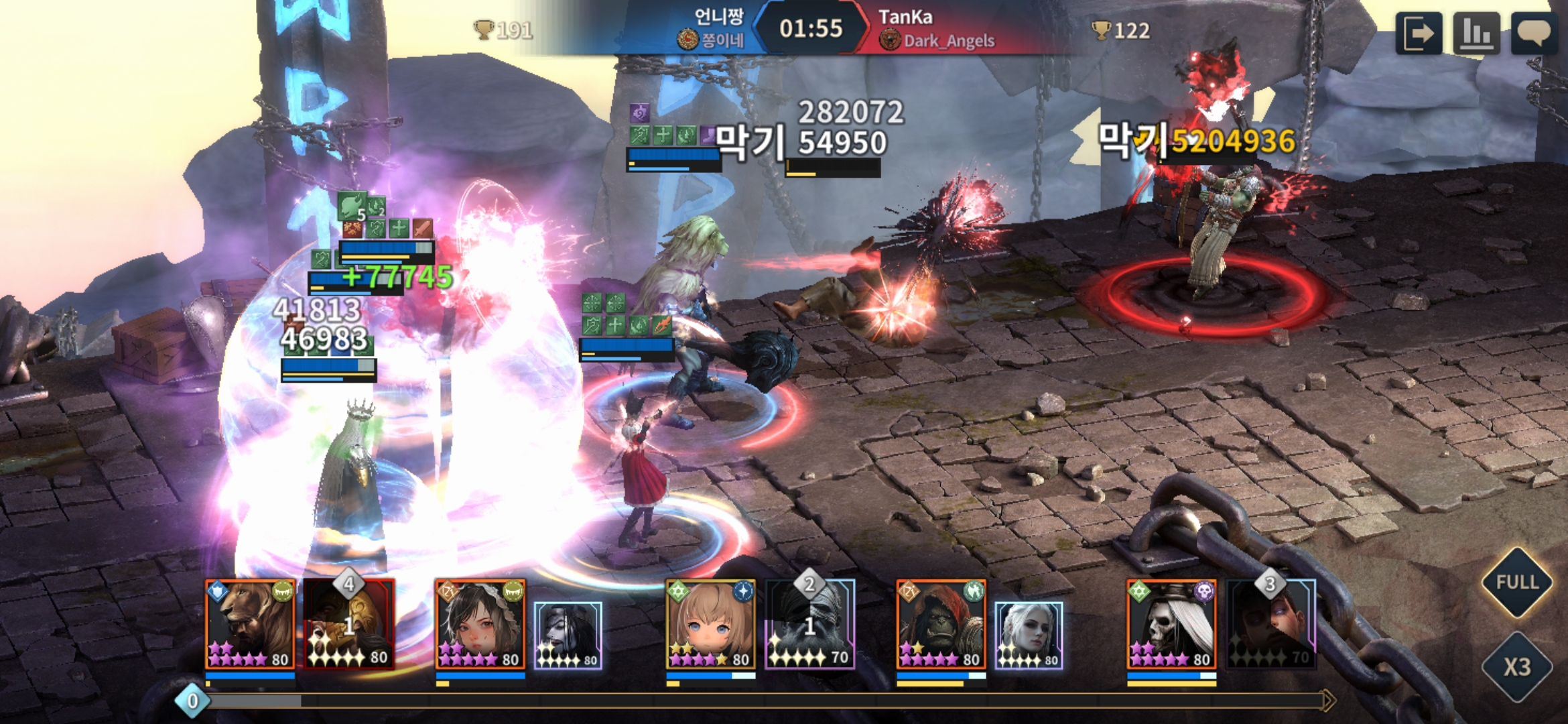1568x724 pixels.
Task: Exit the battle with the door icon
Action: 1419,33
